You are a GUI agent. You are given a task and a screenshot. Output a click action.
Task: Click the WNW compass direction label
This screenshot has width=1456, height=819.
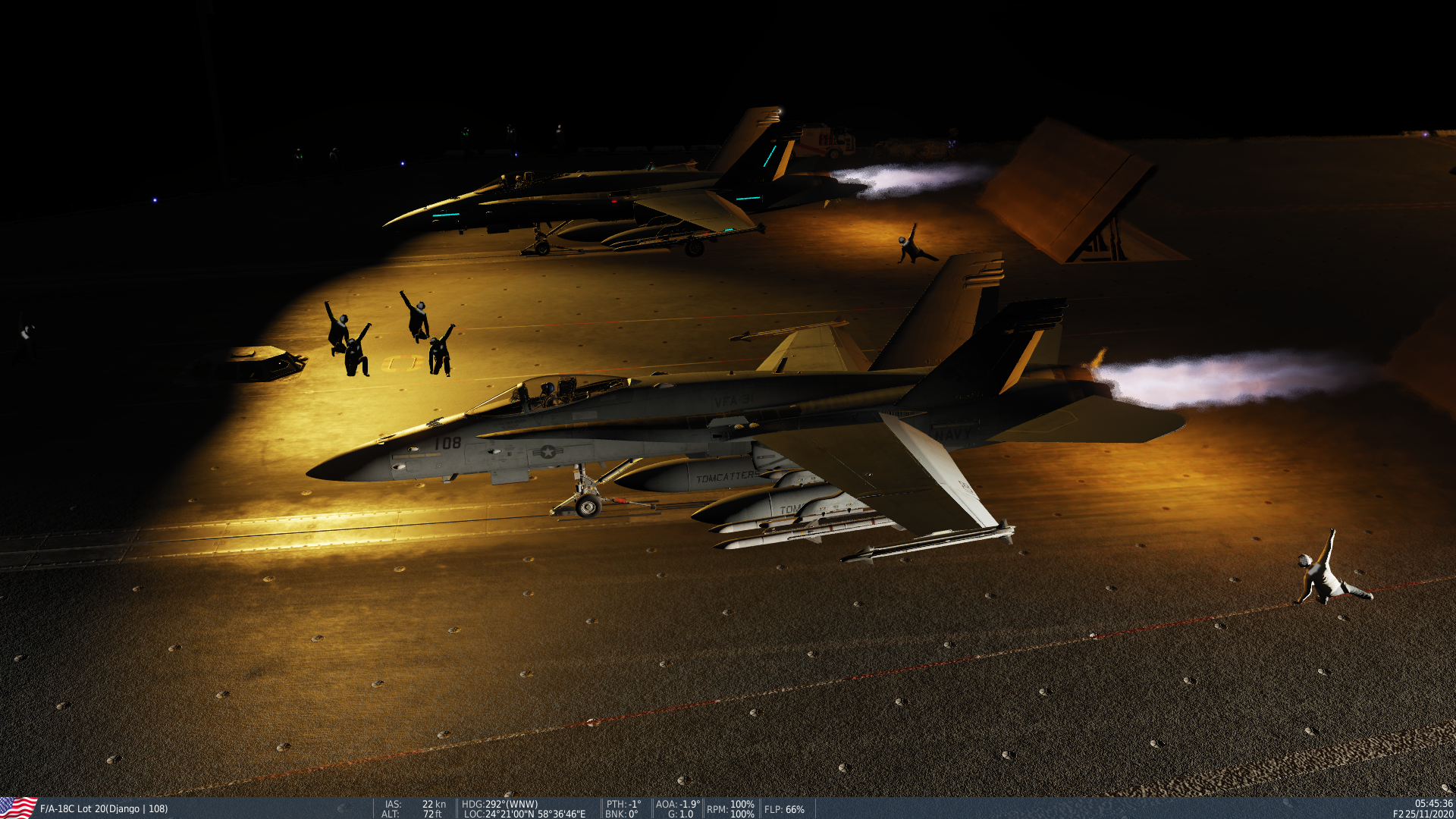click(x=523, y=805)
